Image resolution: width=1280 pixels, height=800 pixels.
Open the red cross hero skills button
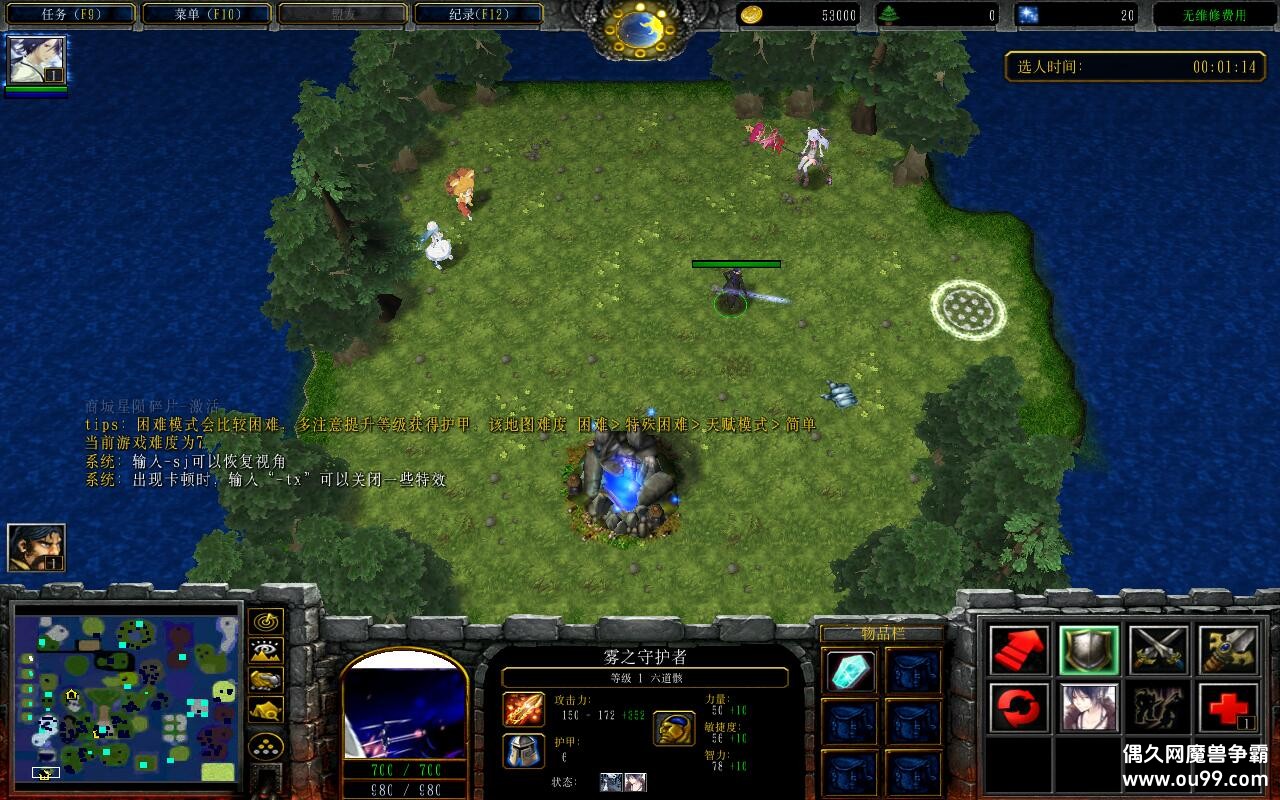1228,708
